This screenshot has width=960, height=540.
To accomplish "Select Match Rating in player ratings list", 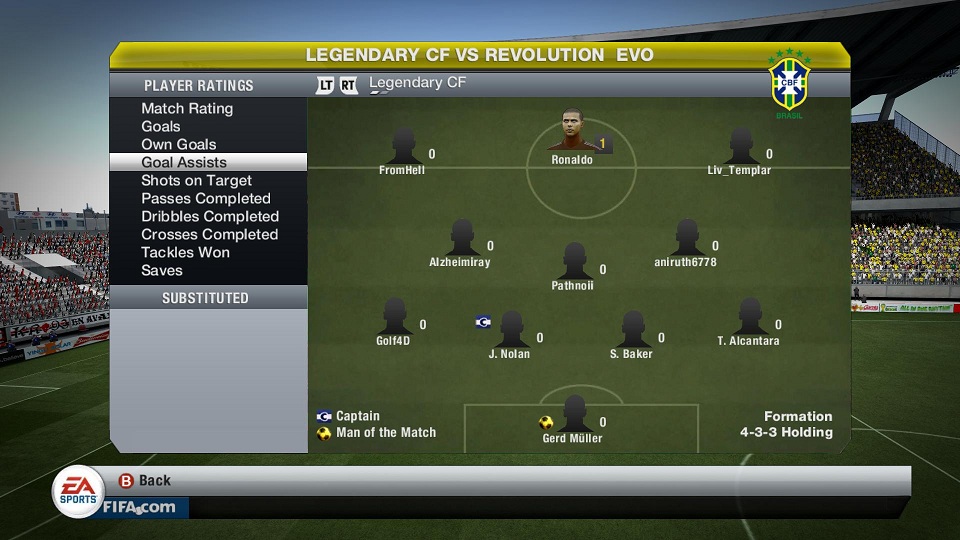I will pyautogui.click(x=187, y=108).
